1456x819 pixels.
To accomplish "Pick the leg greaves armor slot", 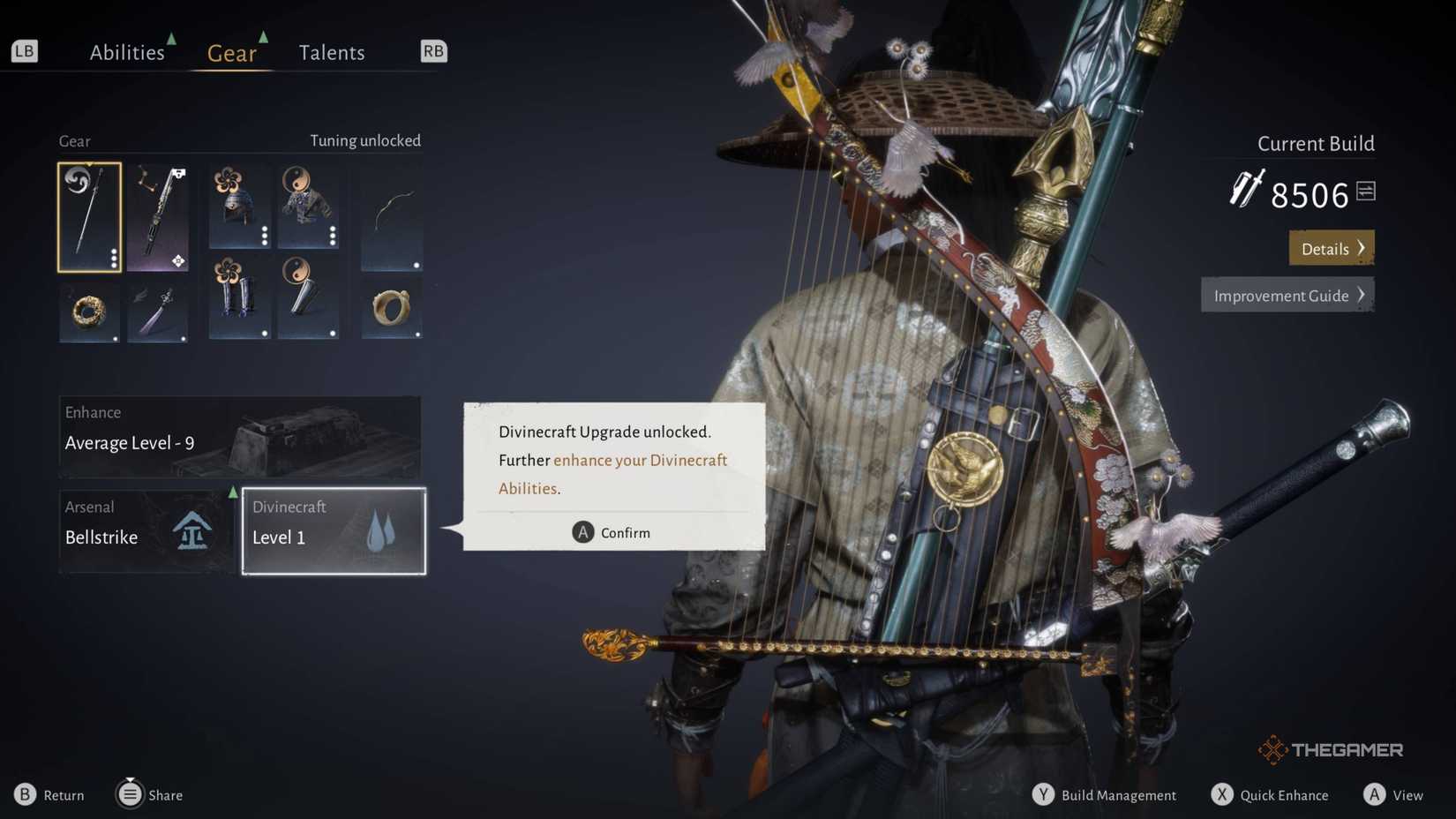I will [x=239, y=297].
